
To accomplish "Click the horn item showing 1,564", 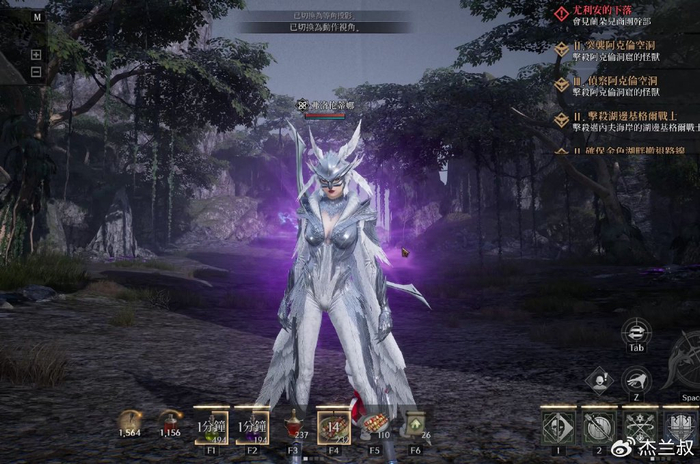I will tap(129, 421).
